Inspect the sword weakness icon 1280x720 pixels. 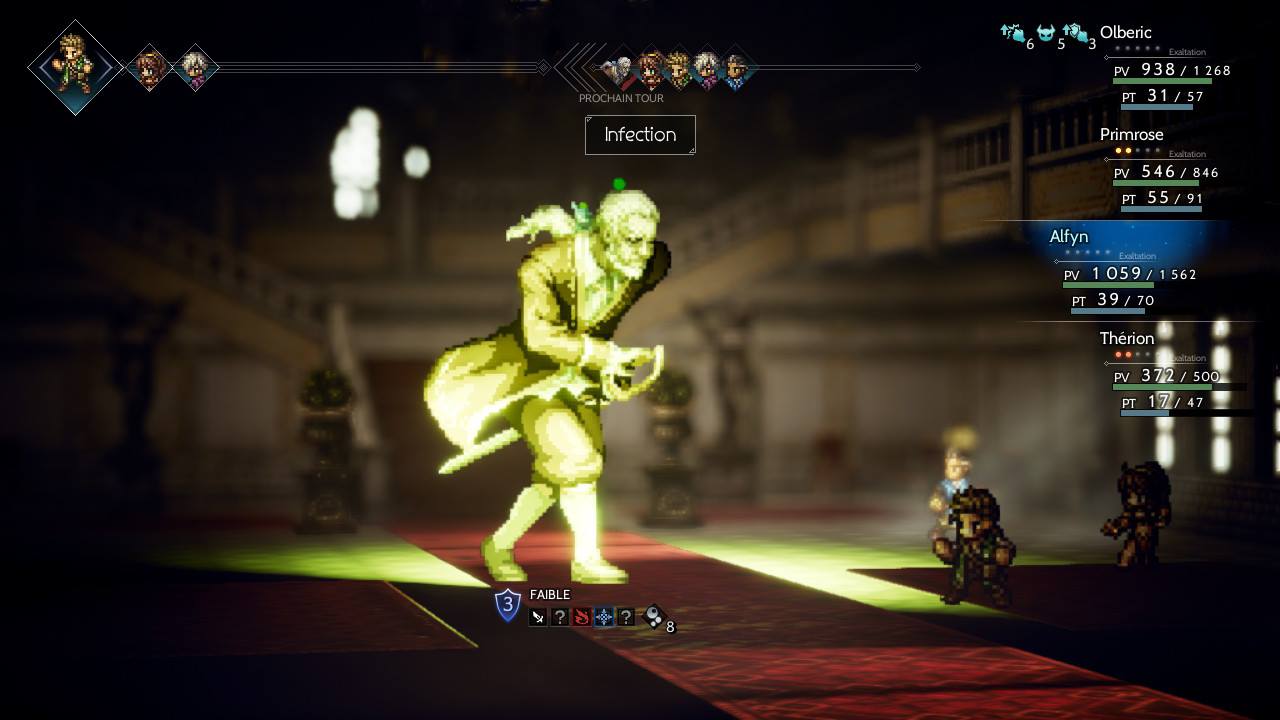(x=538, y=617)
